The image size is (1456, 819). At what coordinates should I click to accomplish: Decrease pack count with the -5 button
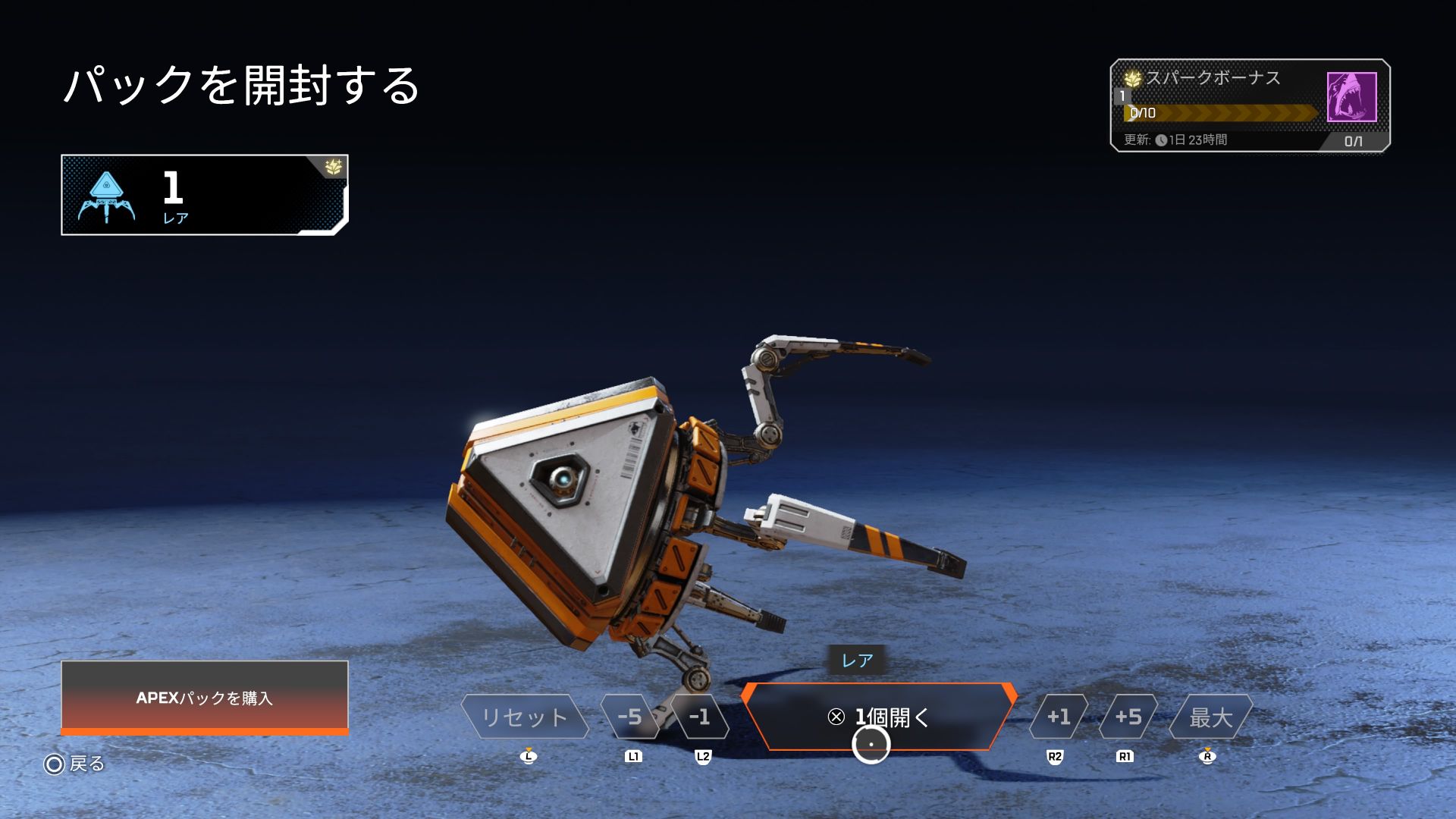pos(629,717)
